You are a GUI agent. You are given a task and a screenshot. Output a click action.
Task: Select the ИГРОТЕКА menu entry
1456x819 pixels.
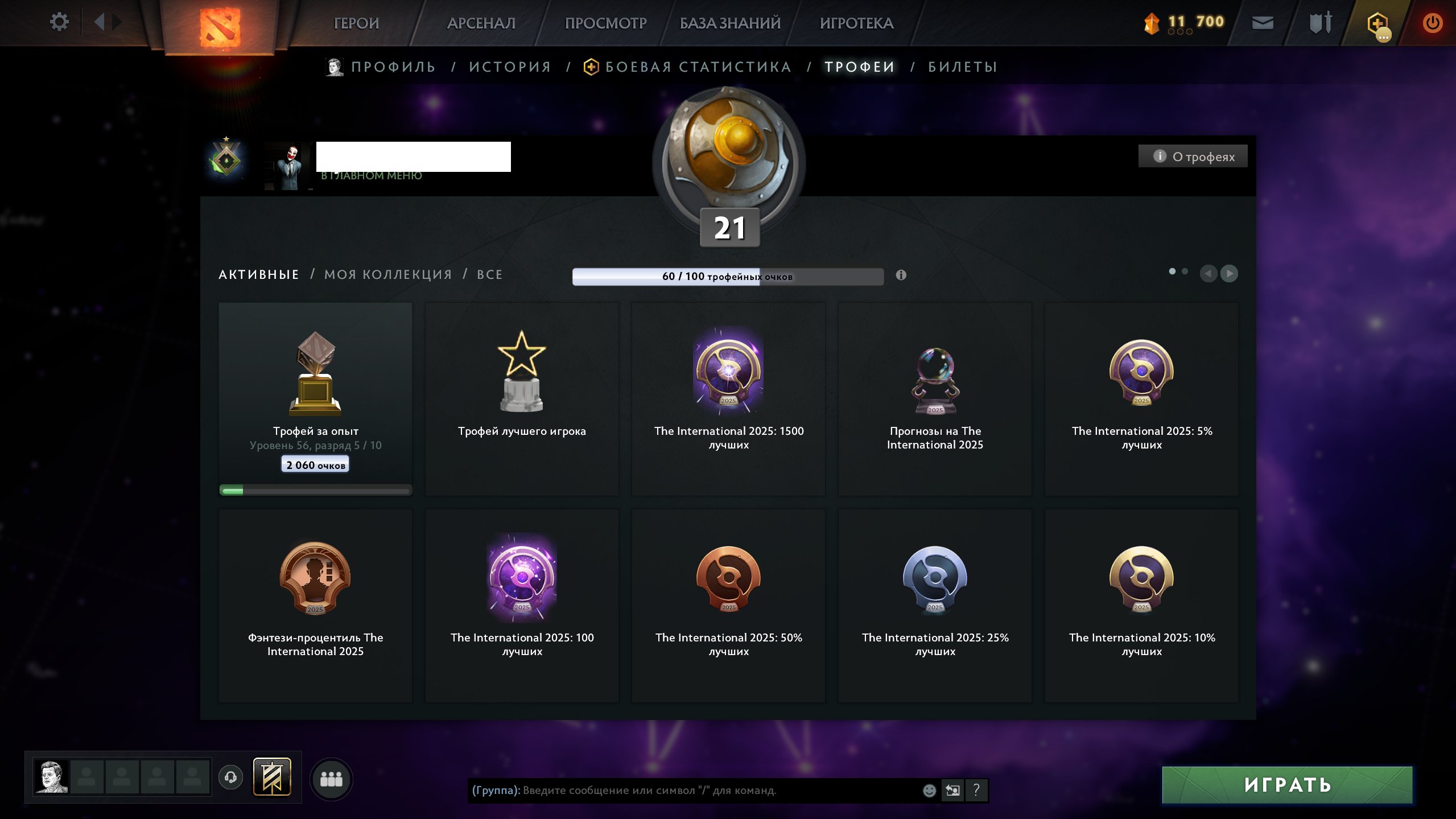pos(856,23)
